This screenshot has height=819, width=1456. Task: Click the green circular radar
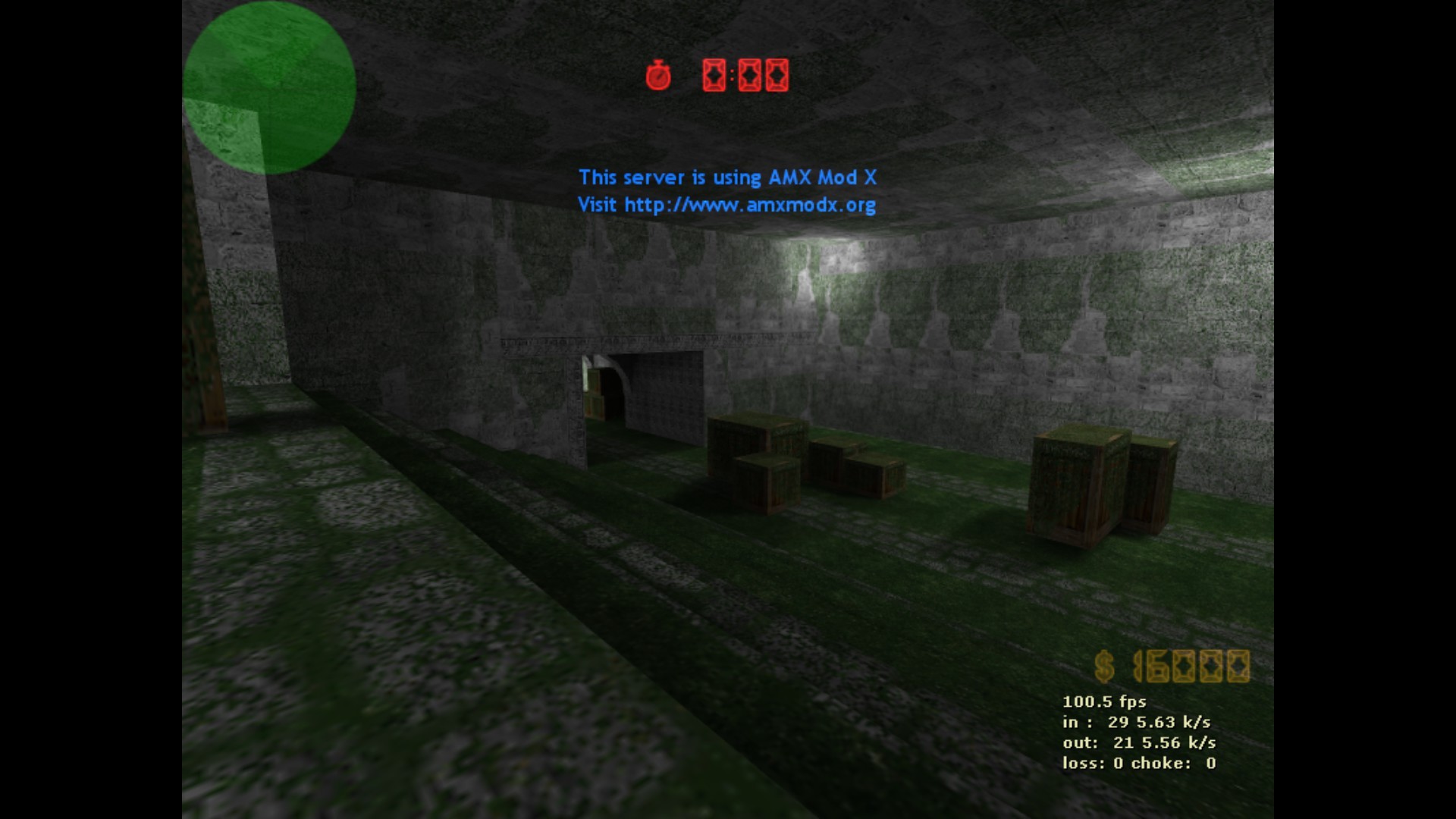269,87
